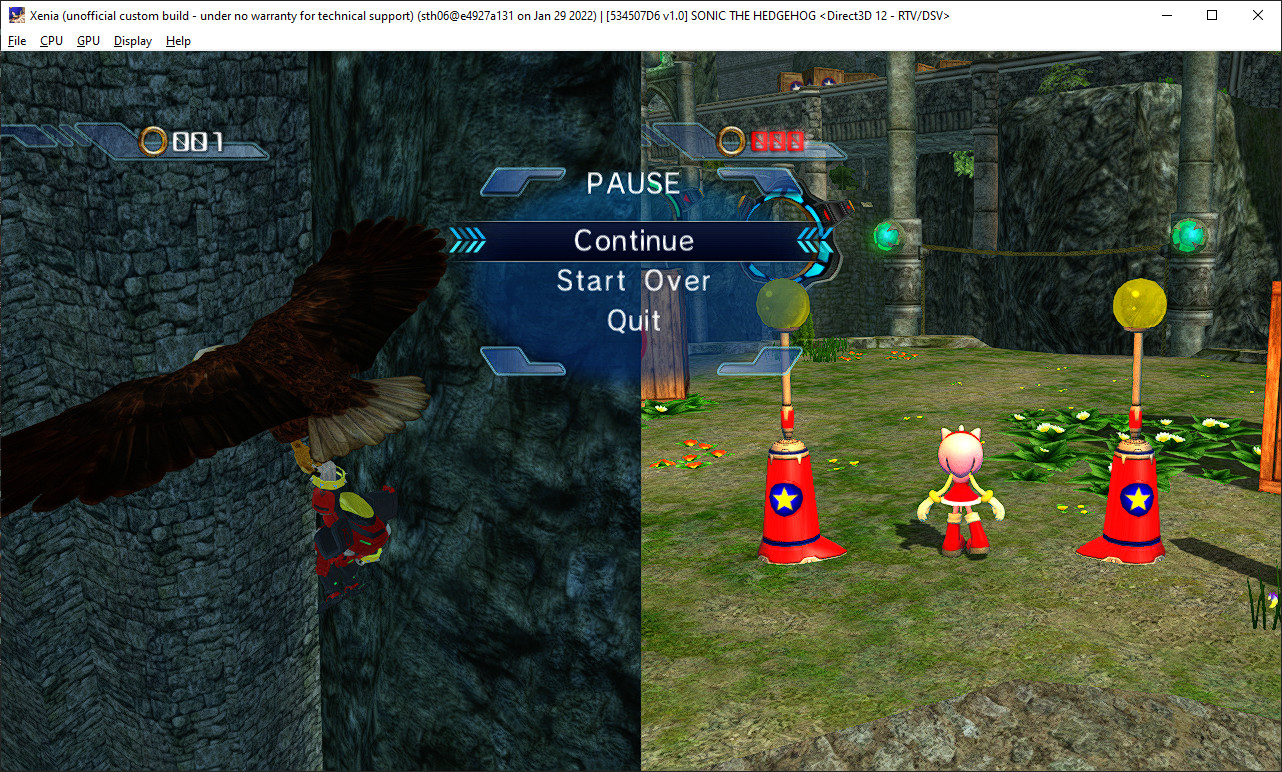Click the 001 ring counter display
The height and width of the screenshot is (772, 1282).
click(x=199, y=141)
